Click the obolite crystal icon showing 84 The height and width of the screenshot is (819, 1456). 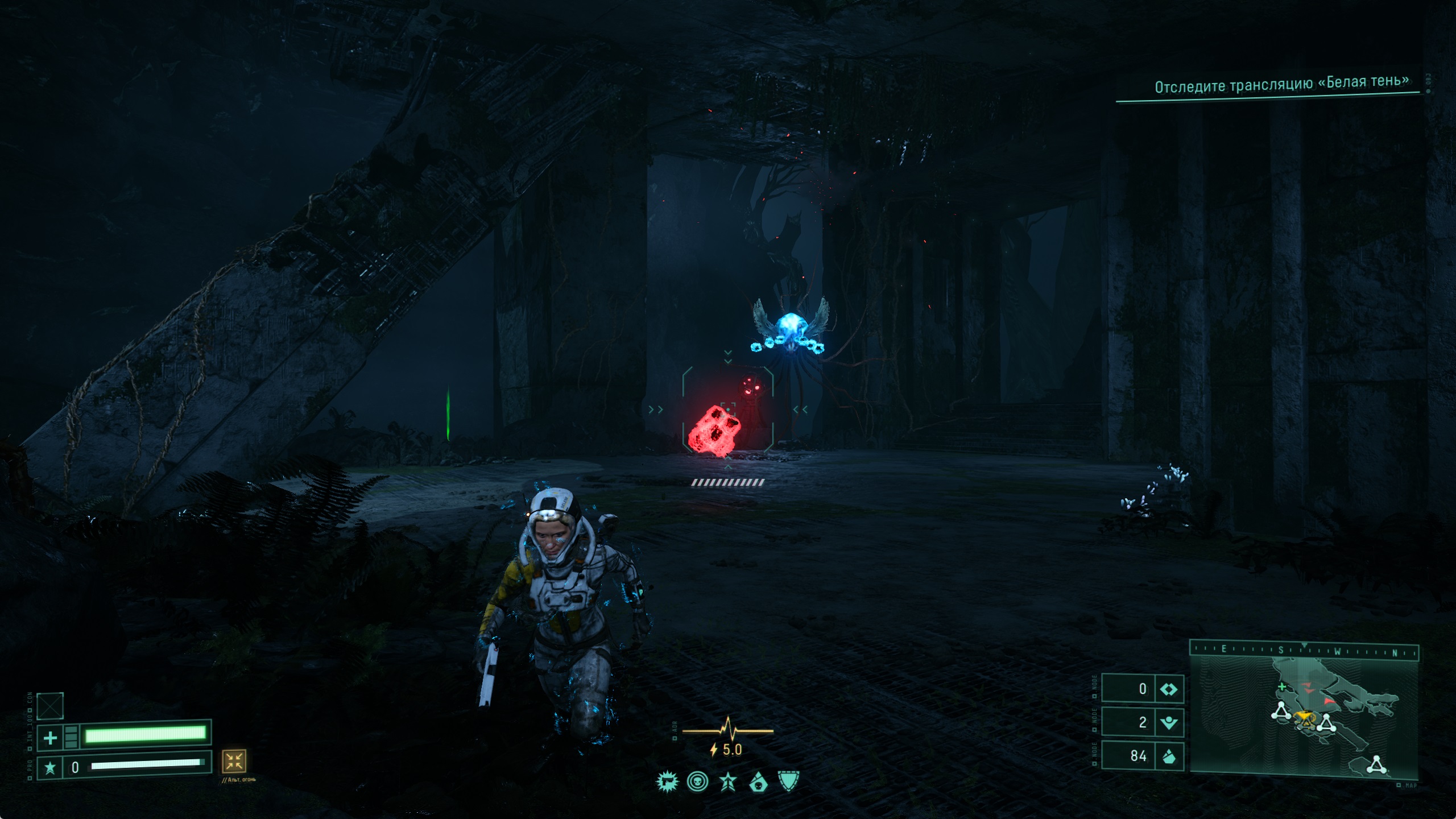[1169, 756]
